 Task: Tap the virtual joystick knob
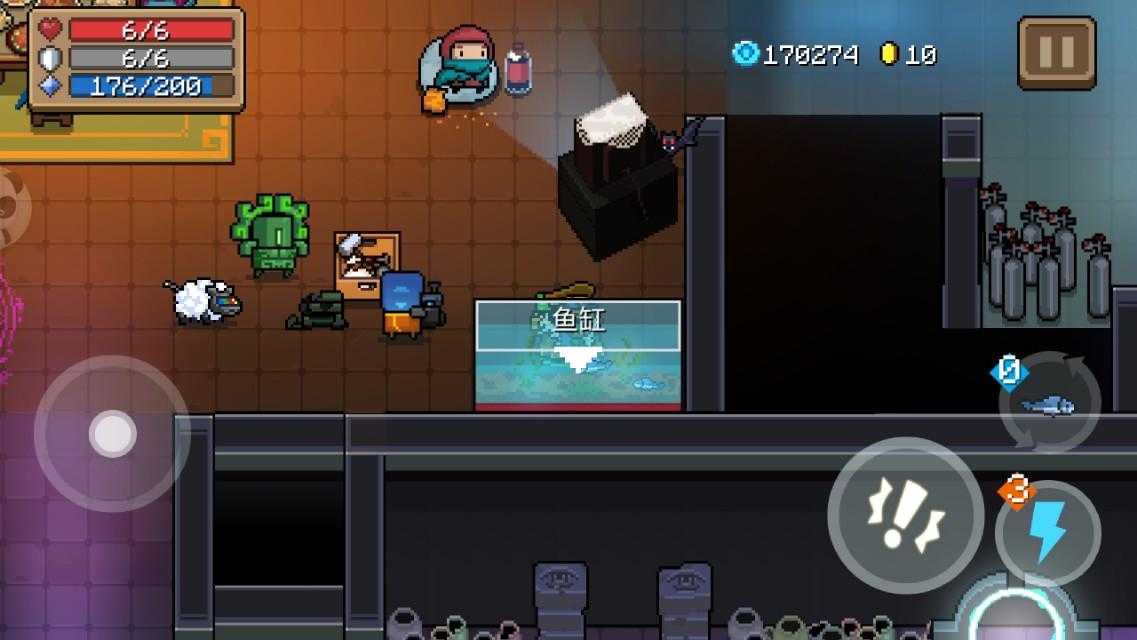coord(112,434)
